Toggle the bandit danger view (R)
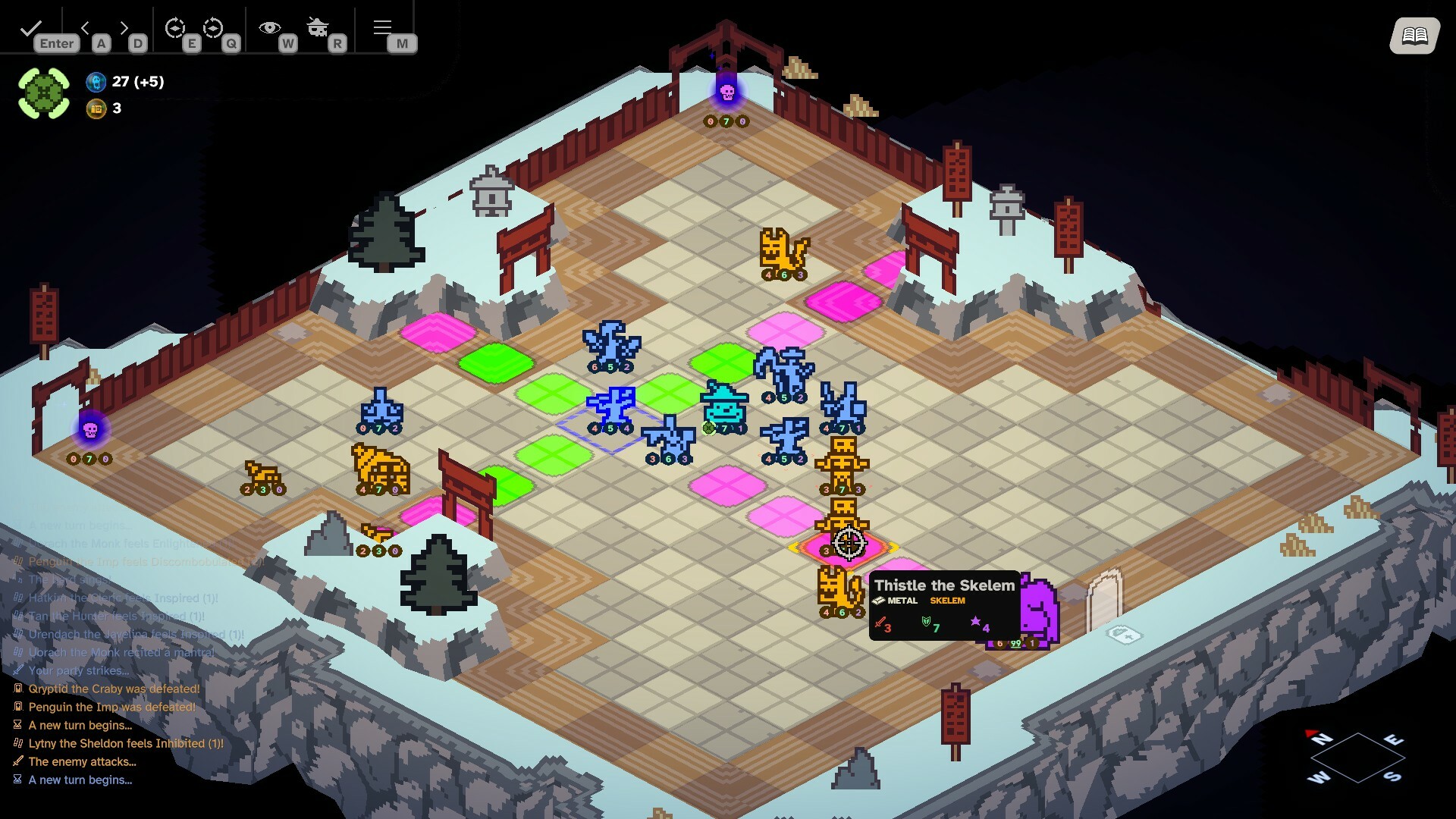Image resolution: width=1456 pixels, height=819 pixels. point(318,25)
